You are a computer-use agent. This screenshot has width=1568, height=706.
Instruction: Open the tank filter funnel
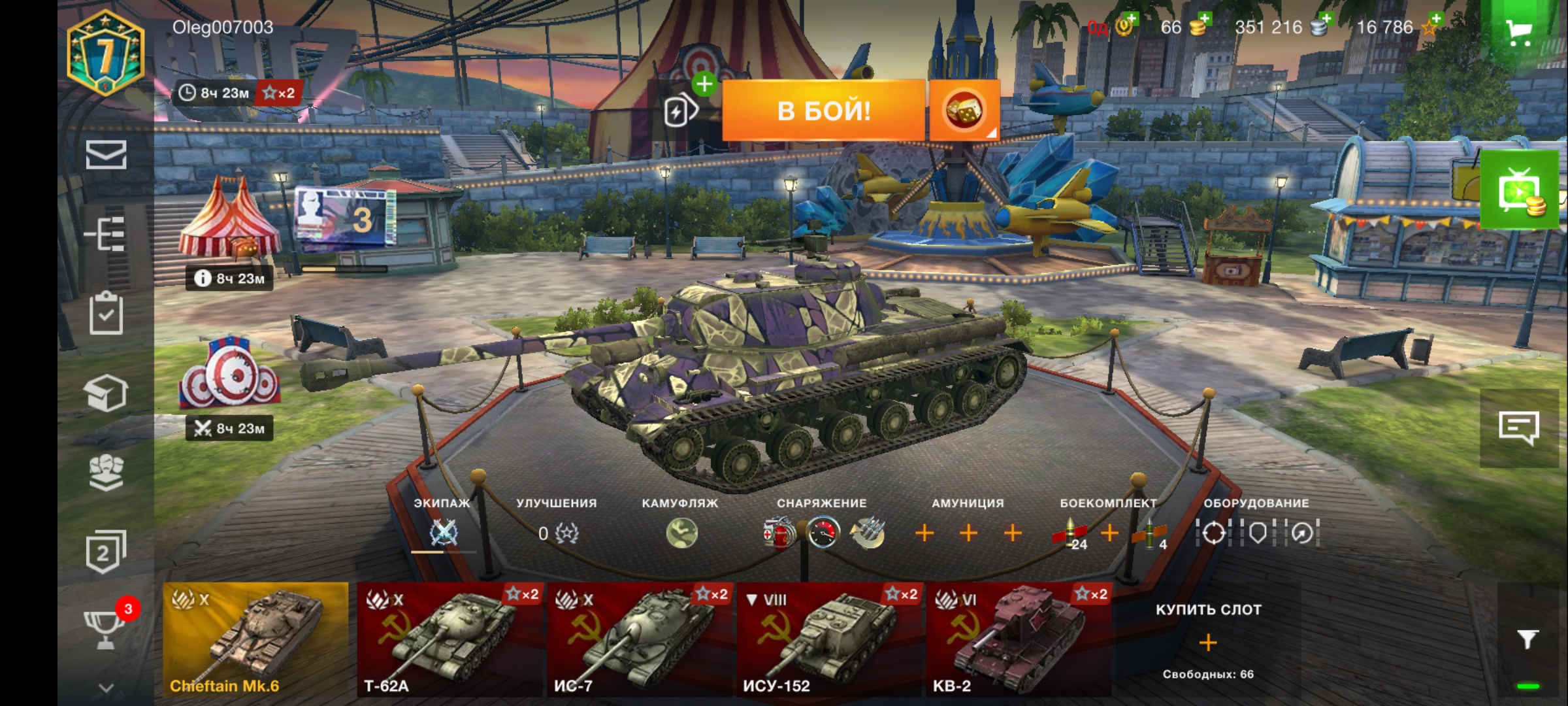(x=1527, y=639)
